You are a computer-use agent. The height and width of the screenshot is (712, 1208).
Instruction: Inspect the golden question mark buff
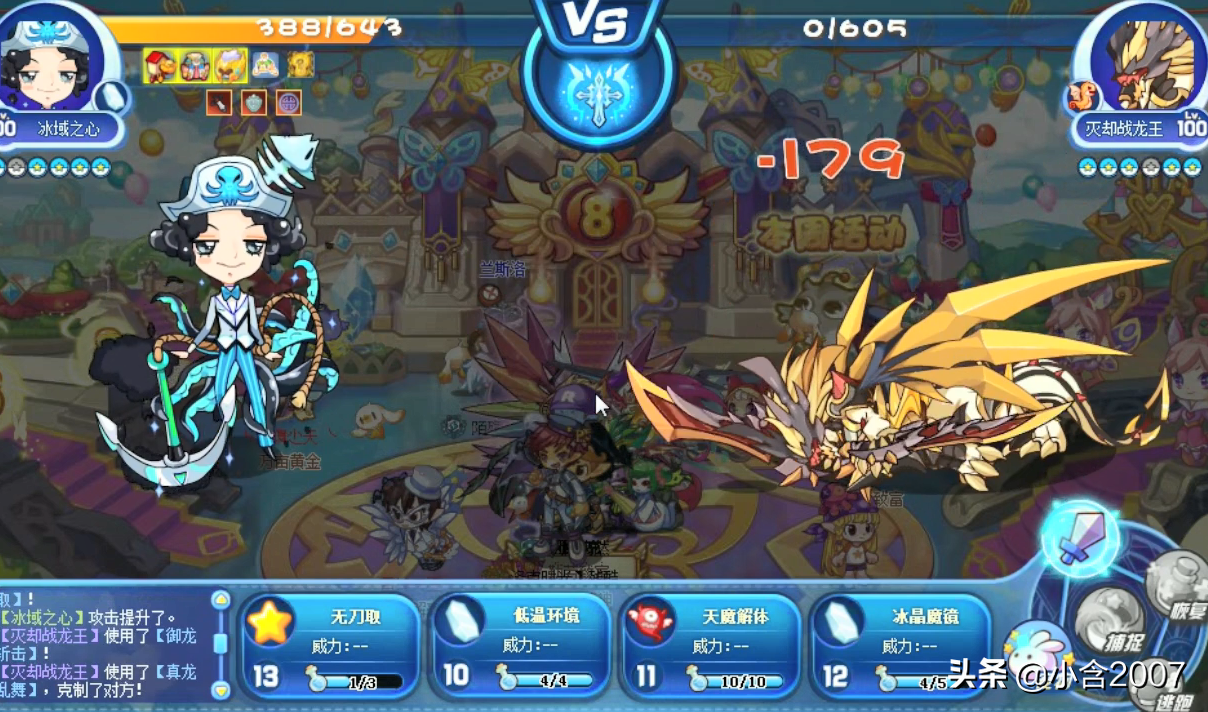click(301, 65)
